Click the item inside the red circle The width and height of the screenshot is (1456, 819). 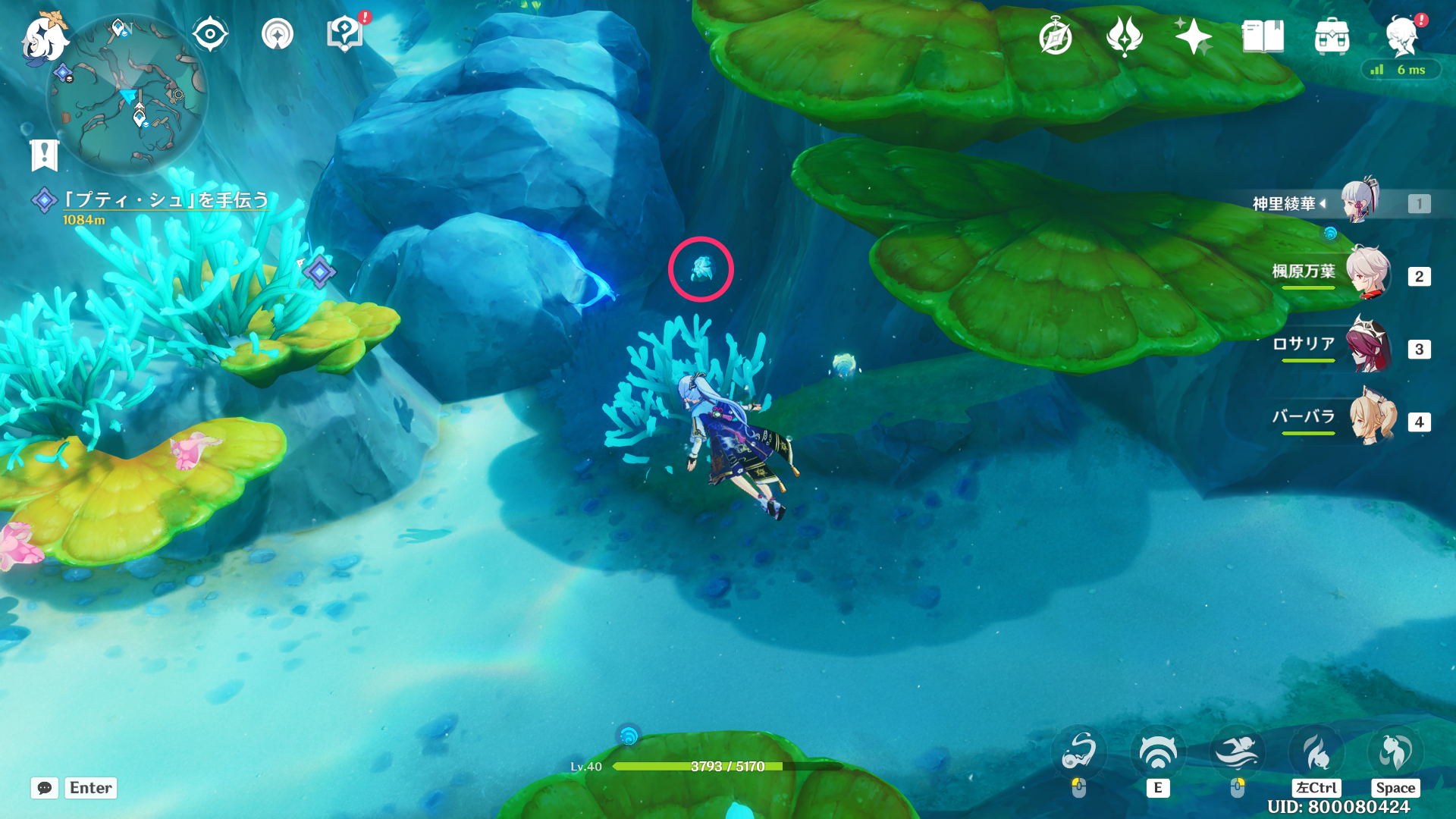point(701,269)
